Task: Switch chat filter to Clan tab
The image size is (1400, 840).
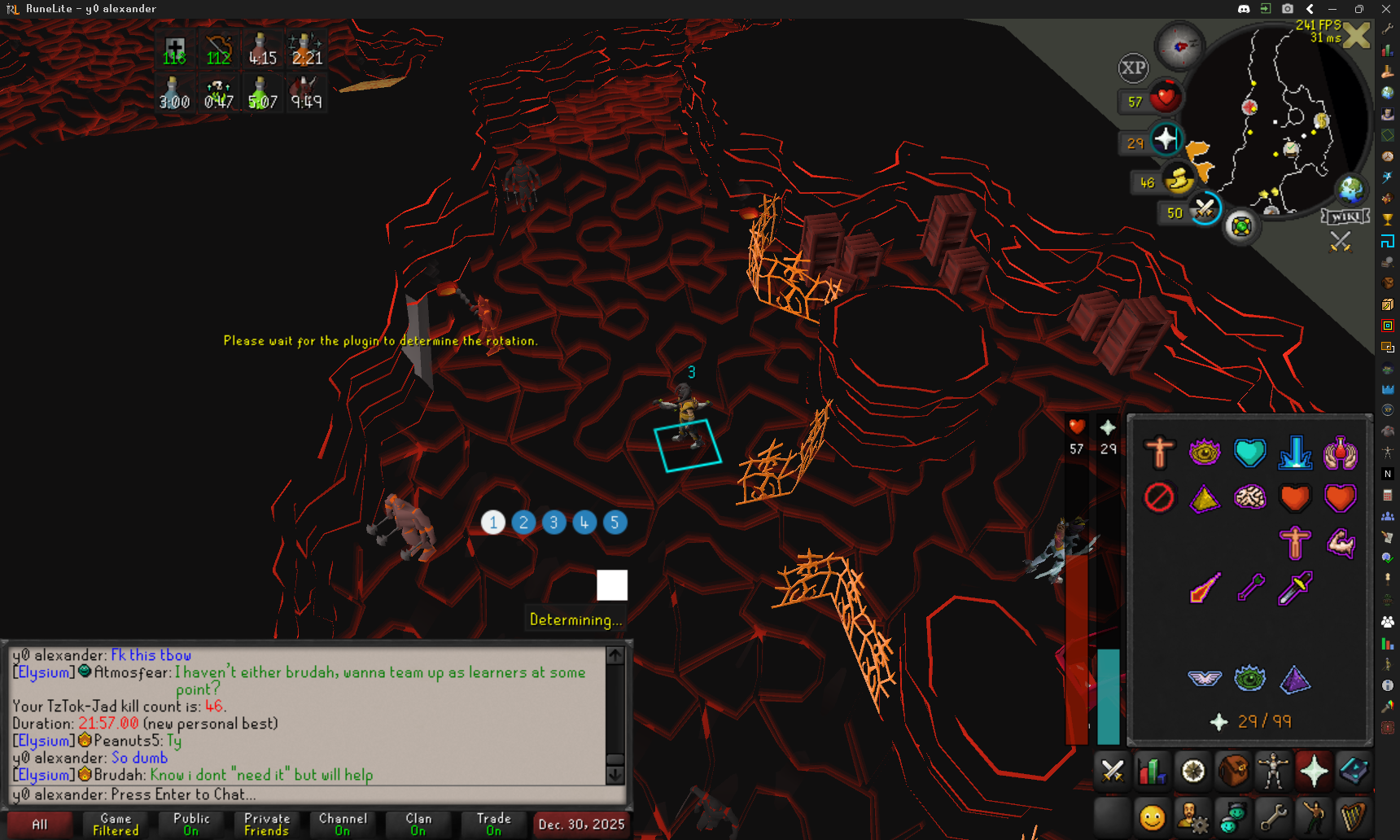Action: (x=418, y=824)
